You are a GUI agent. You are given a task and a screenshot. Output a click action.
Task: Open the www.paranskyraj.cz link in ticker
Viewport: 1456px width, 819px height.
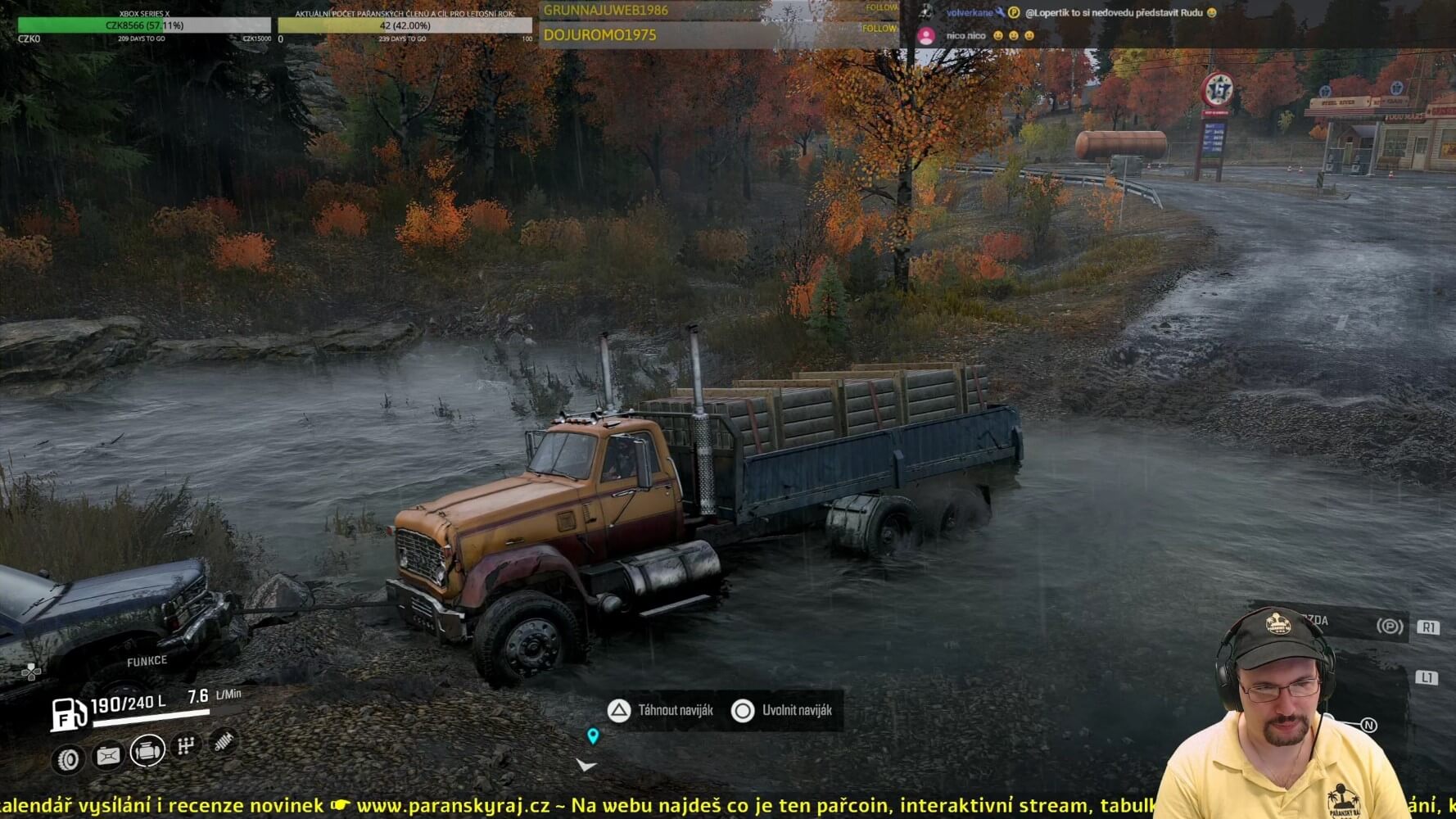click(453, 806)
